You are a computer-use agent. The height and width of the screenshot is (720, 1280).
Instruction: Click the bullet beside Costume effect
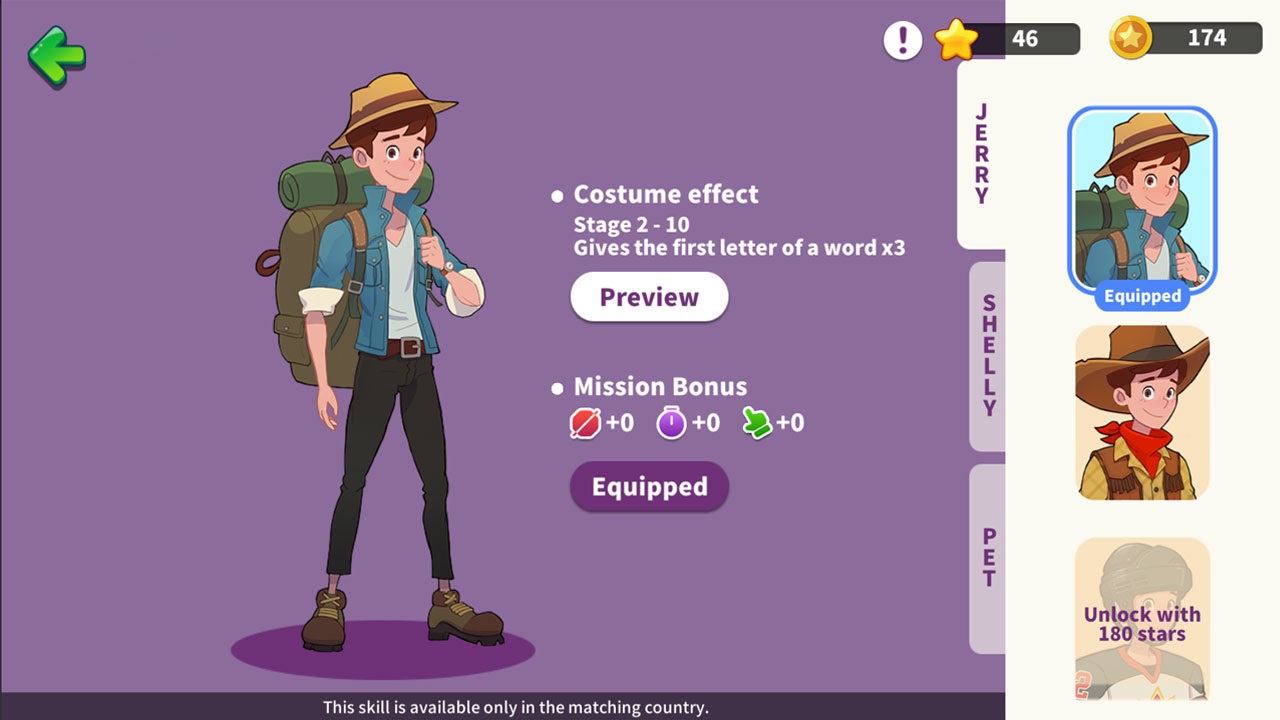click(x=557, y=195)
